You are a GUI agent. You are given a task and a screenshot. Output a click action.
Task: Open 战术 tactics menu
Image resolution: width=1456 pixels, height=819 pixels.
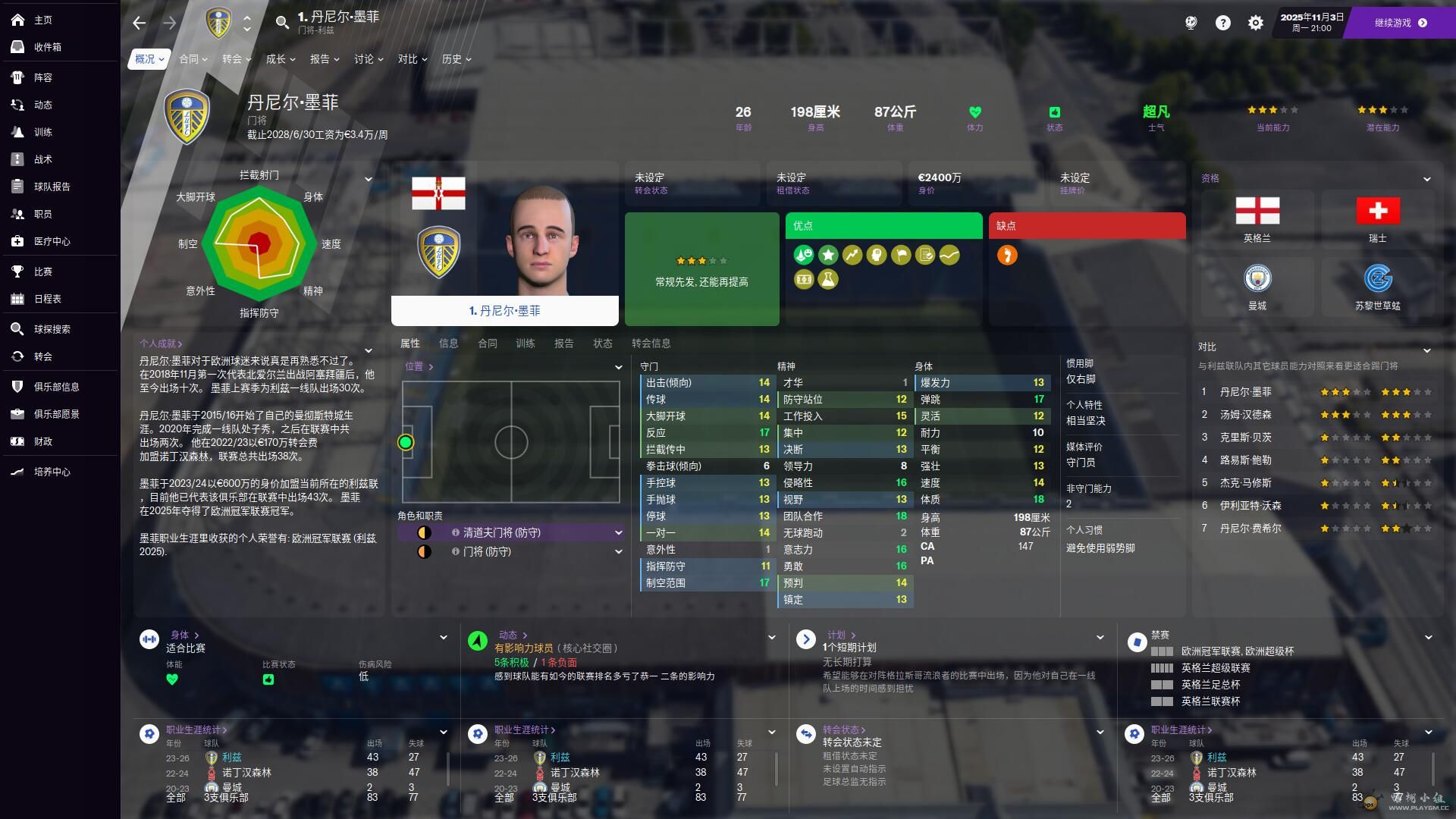(42, 159)
